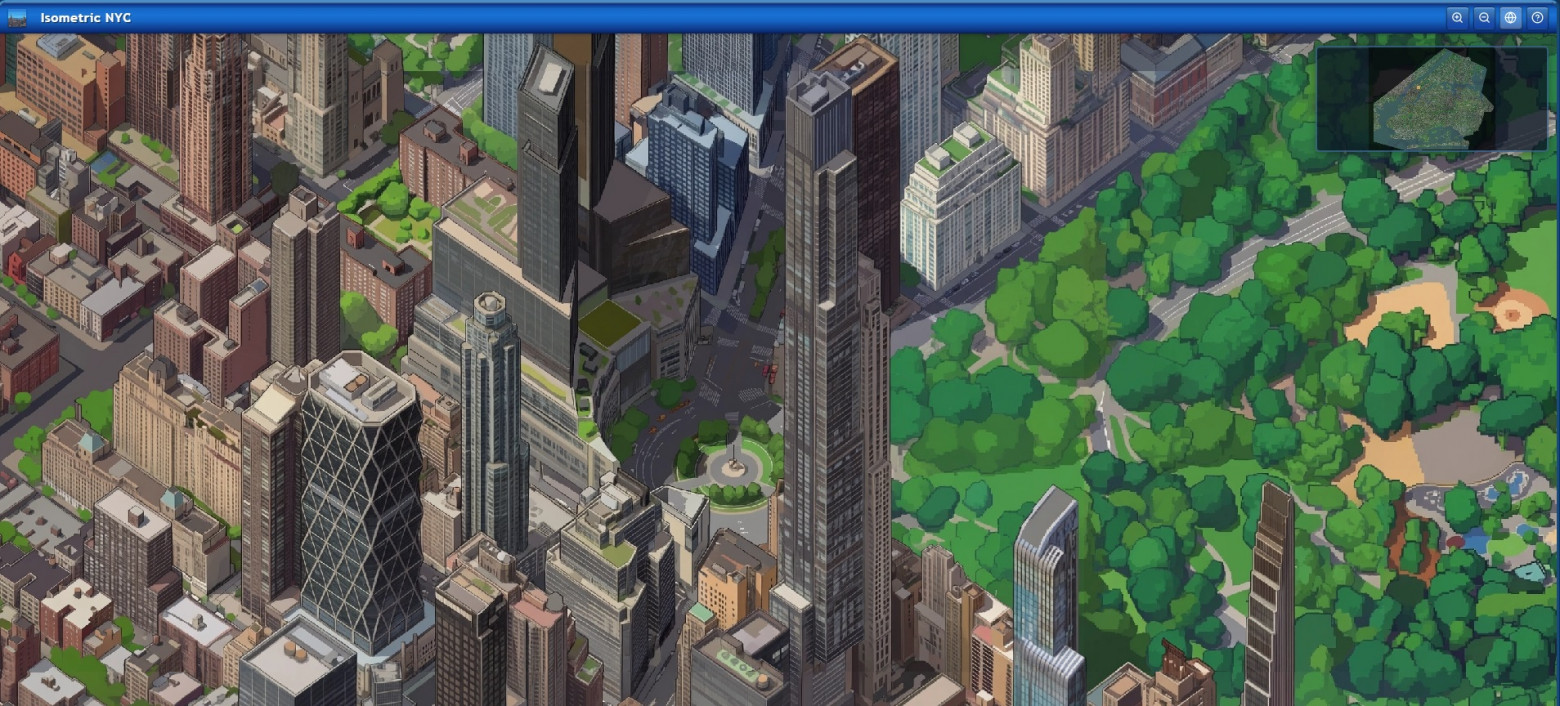Toggle the globe overview map button
This screenshot has width=1560, height=706.
point(1511,17)
